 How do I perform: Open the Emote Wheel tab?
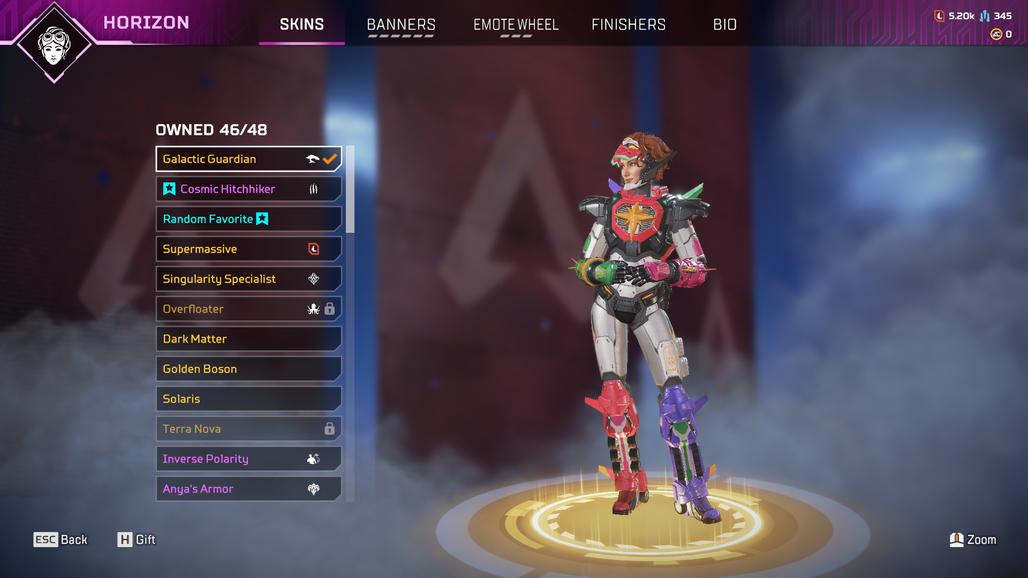pyautogui.click(x=516, y=24)
